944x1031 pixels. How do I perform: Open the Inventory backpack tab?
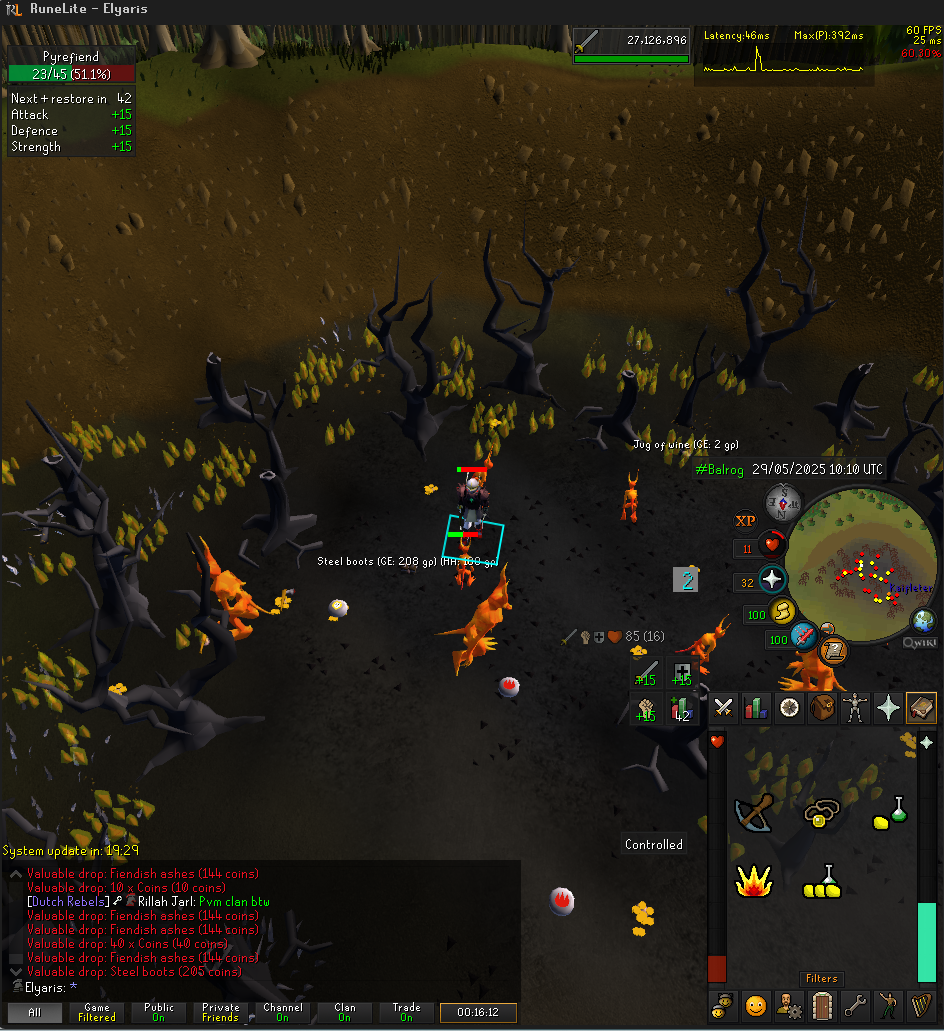[x=822, y=708]
